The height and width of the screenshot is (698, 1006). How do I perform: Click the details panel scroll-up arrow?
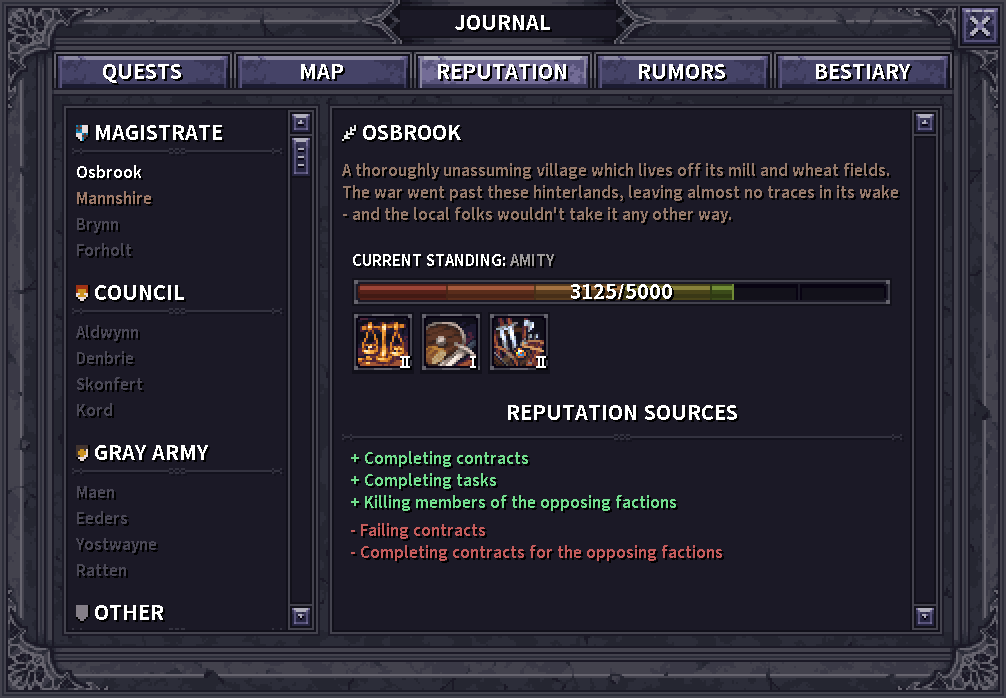[x=925, y=123]
